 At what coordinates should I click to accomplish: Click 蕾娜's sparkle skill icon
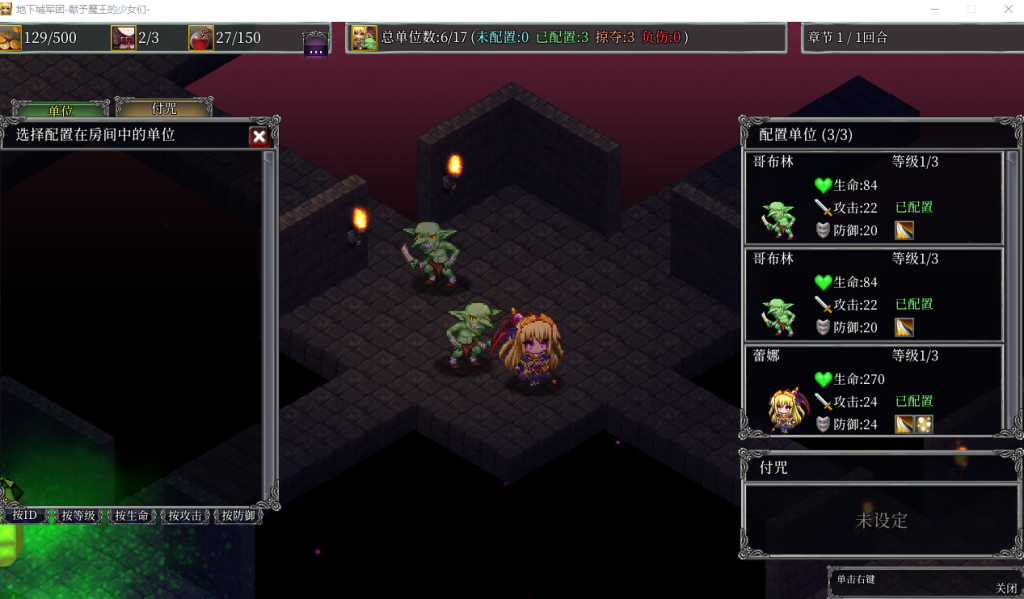click(x=925, y=424)
